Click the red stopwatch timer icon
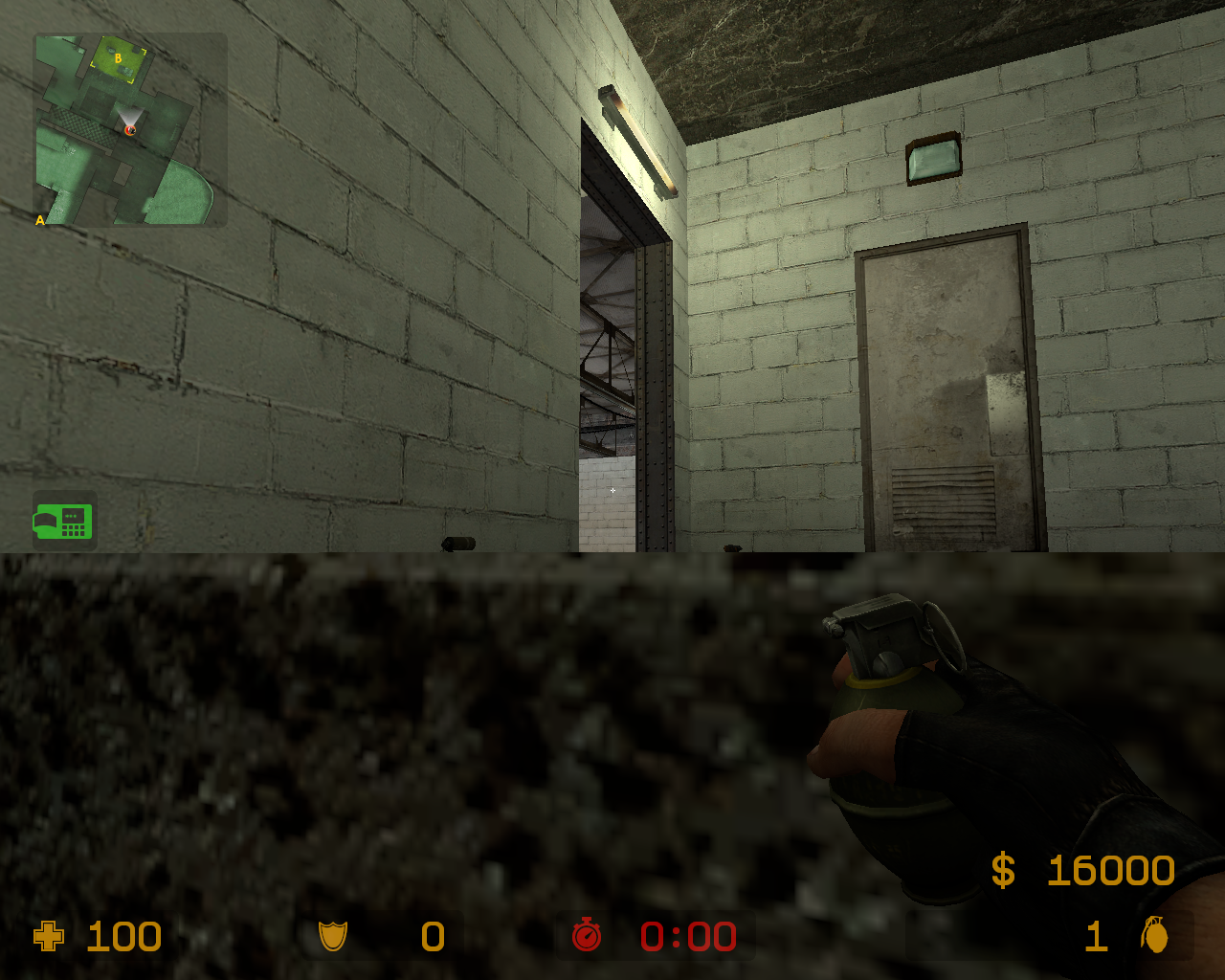Viewport: 1225px width, 980px height. tap(586, 937)
